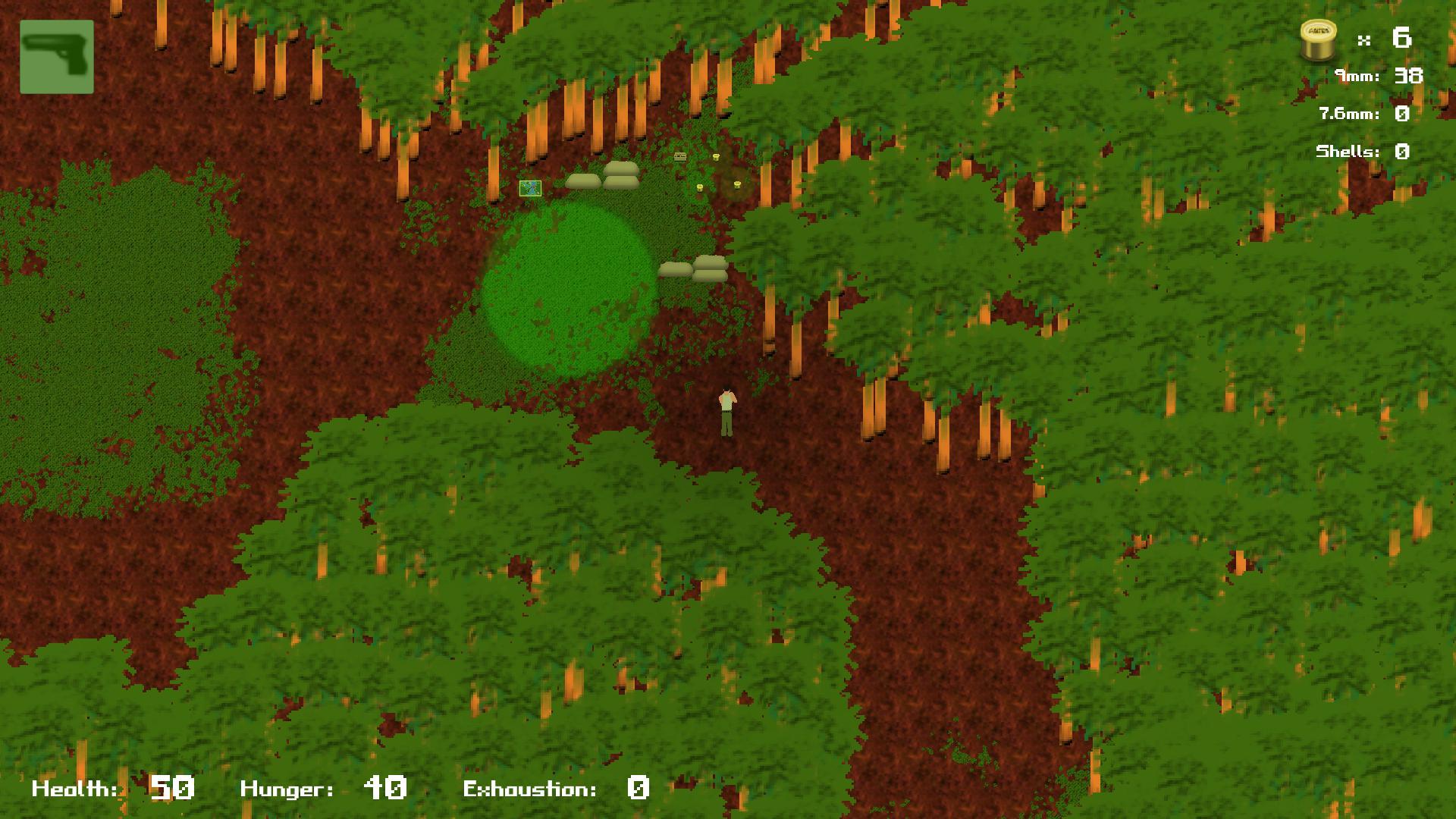Click the food can inventory icon

1317,38
